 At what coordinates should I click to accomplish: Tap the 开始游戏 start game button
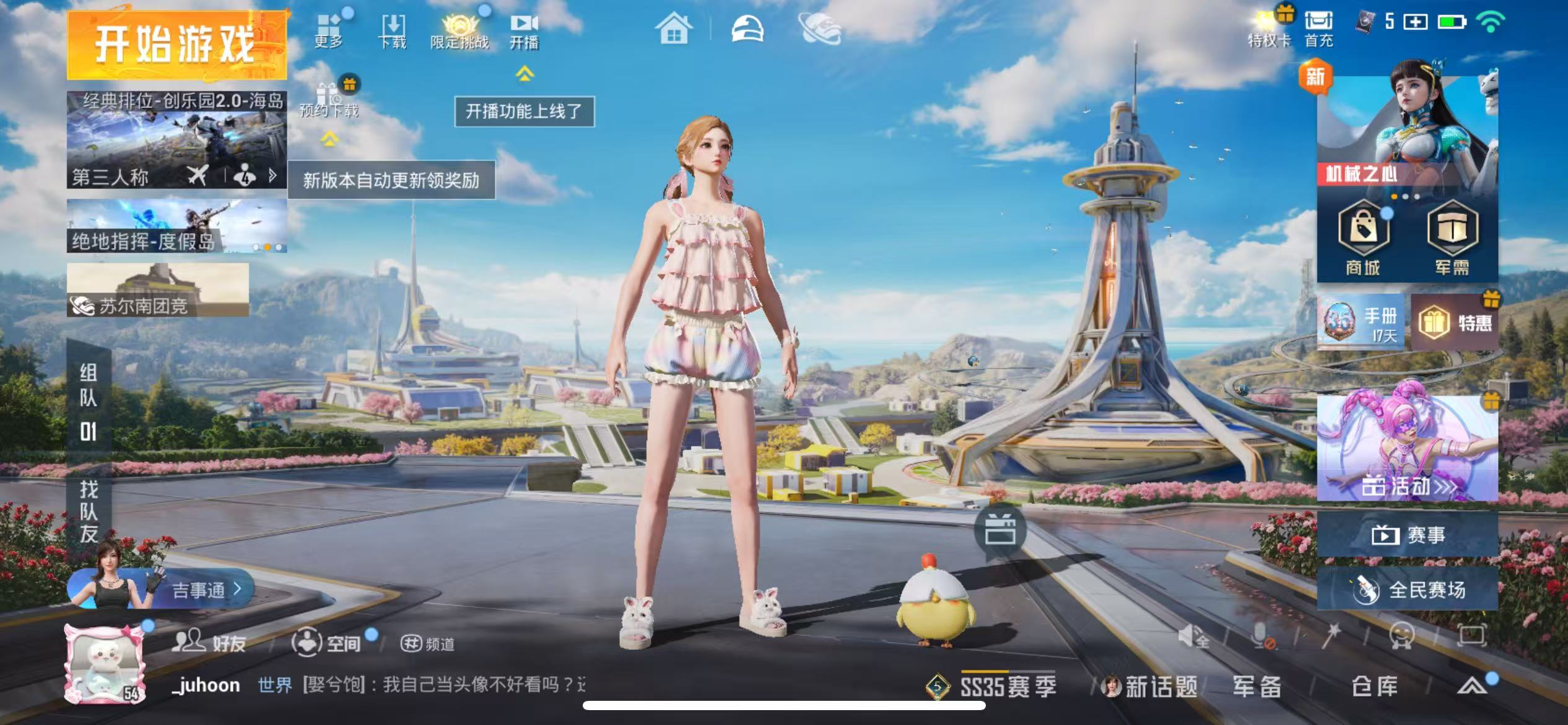tap(176, 45)
